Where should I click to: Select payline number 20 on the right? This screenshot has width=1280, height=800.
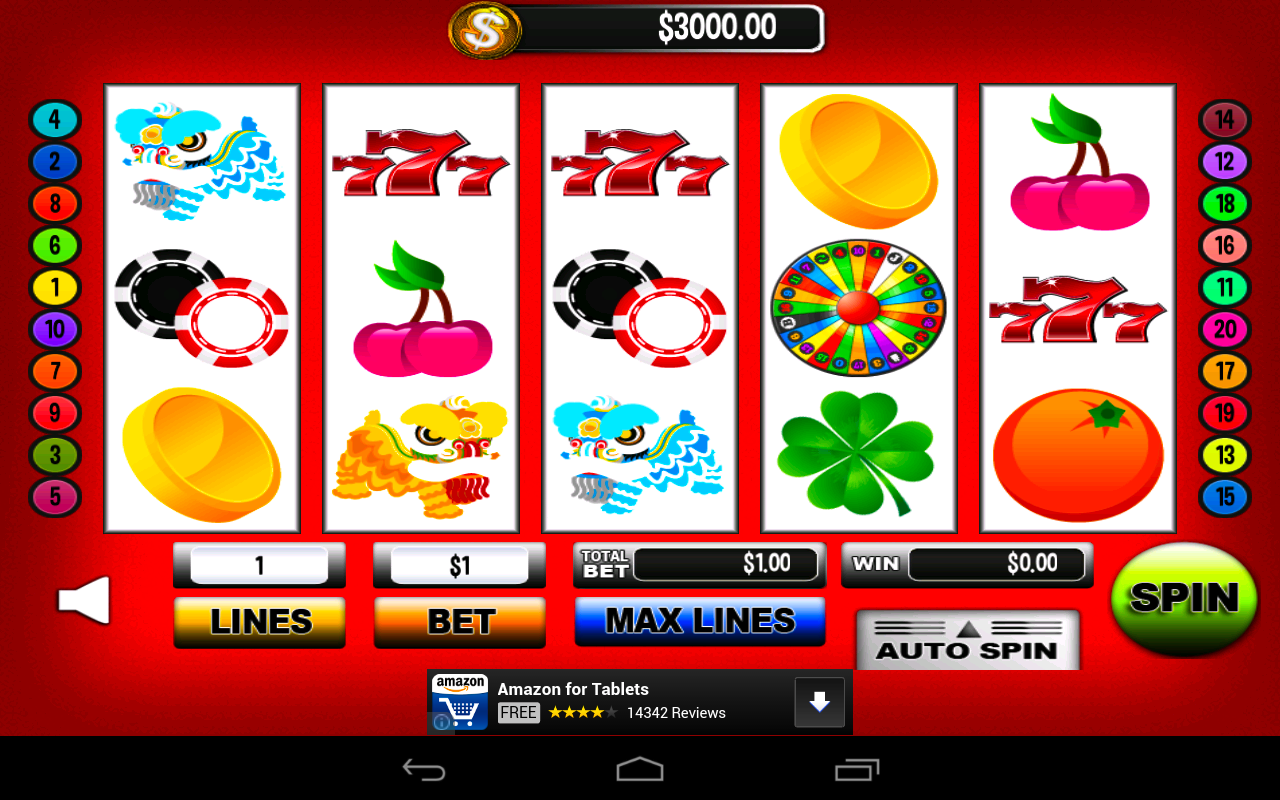tap(1224, 329)
